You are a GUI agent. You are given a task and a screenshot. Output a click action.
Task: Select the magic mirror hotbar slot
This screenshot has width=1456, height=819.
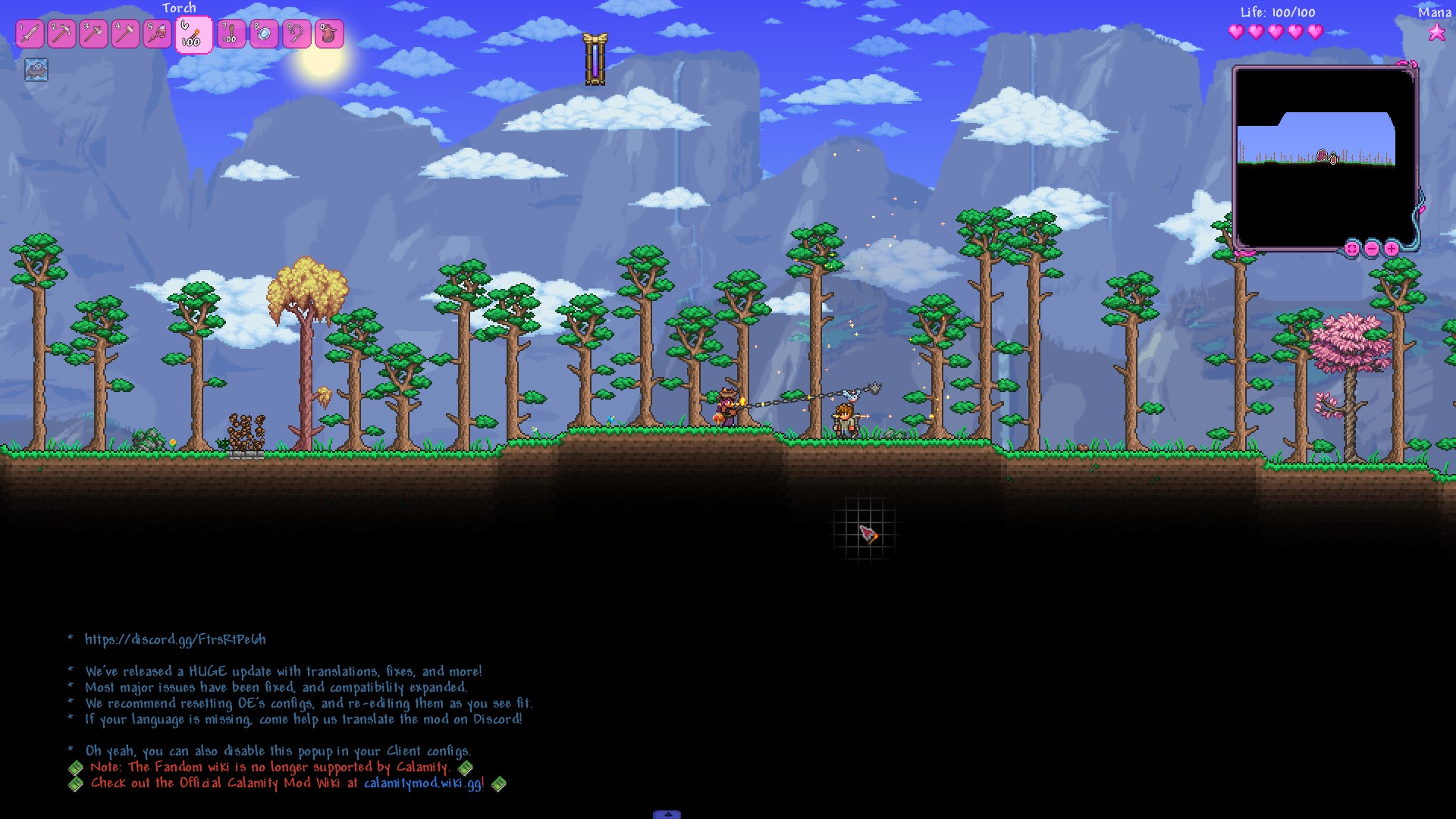click(264, 34)
